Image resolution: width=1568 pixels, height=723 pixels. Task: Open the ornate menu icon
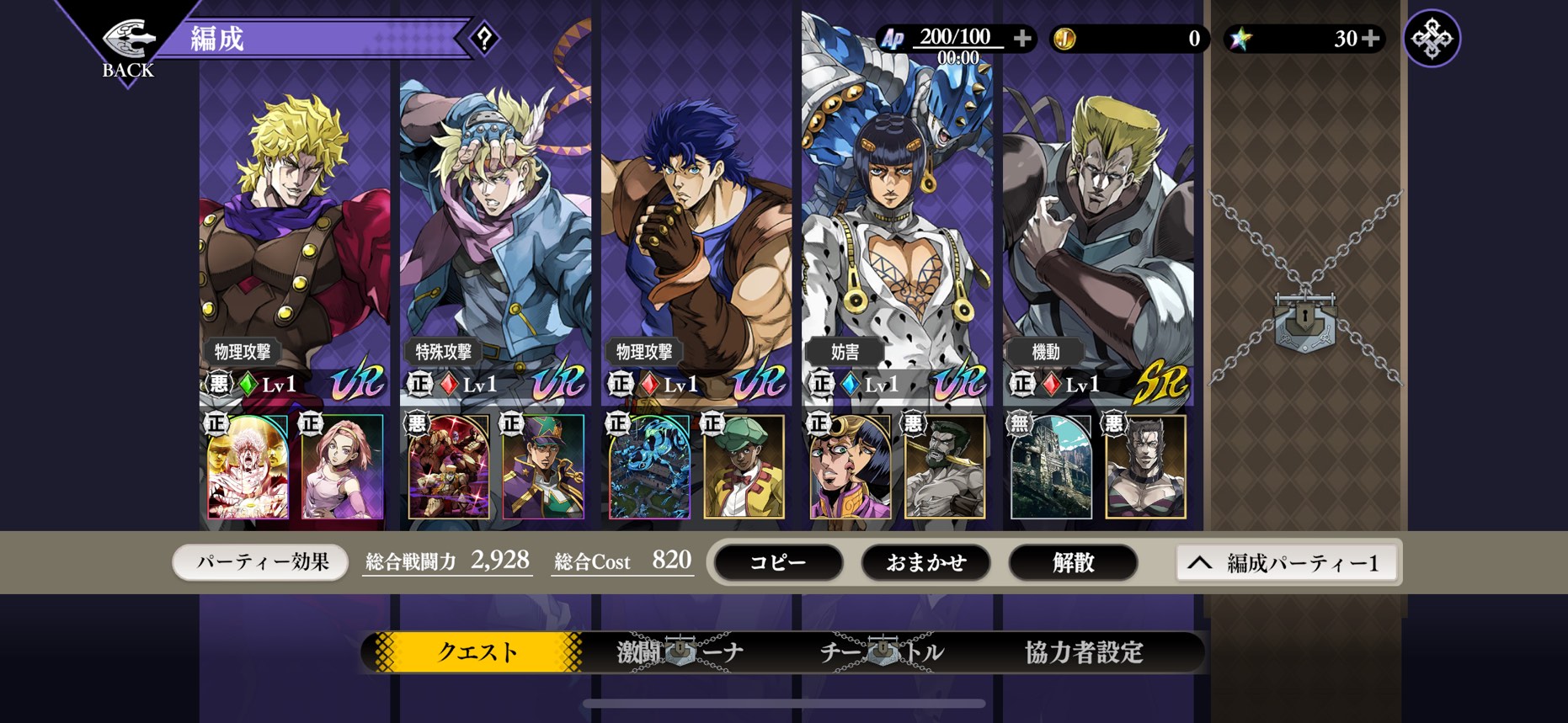coord(1432,39)
